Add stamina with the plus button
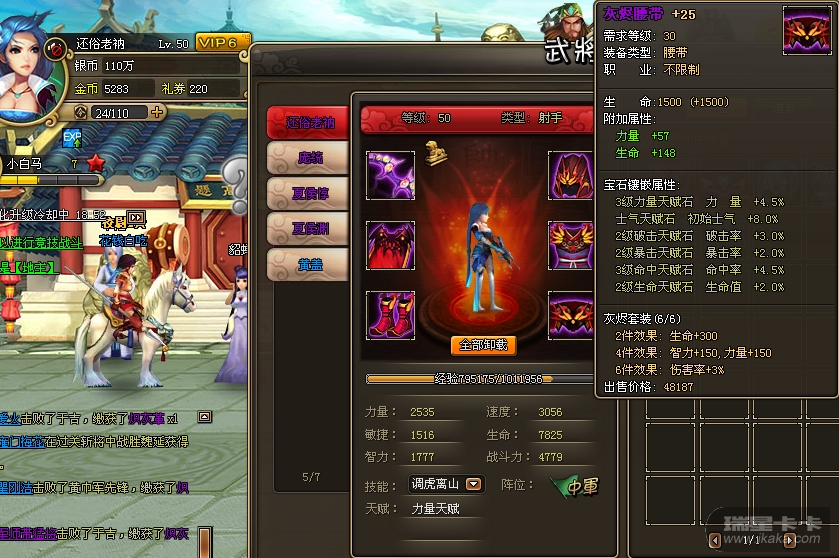Image resolution: width=839 pixels, height=558 pixels. 157,113
